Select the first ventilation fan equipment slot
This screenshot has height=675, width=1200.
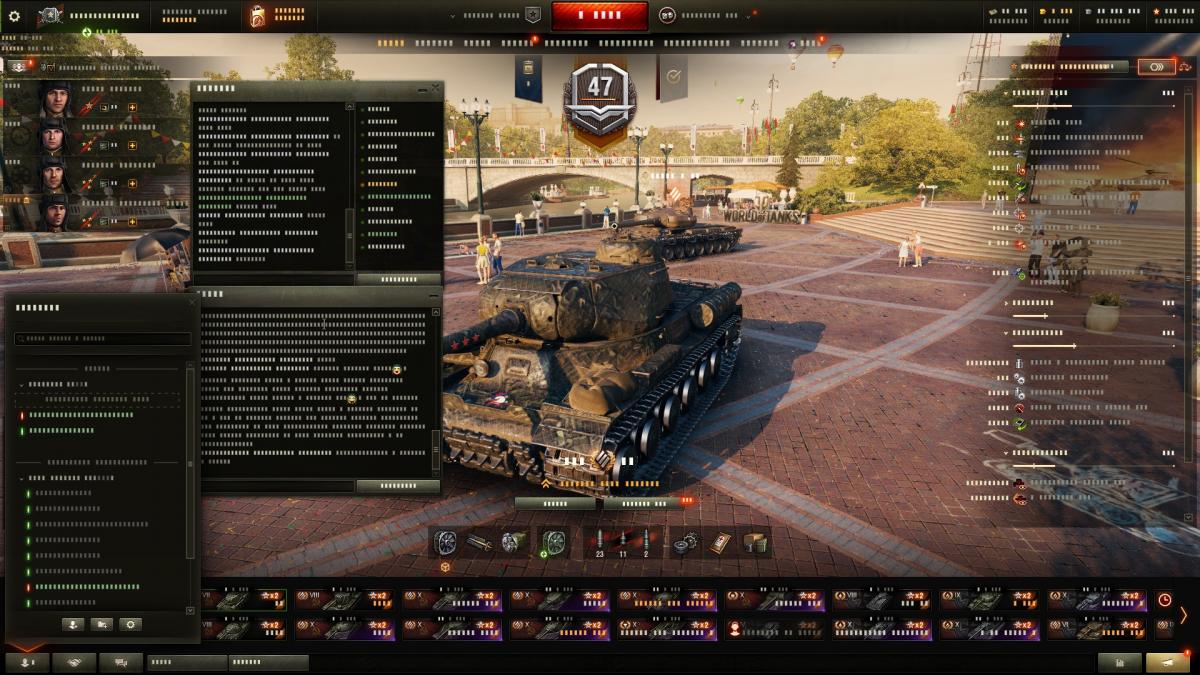coord(445,542)
